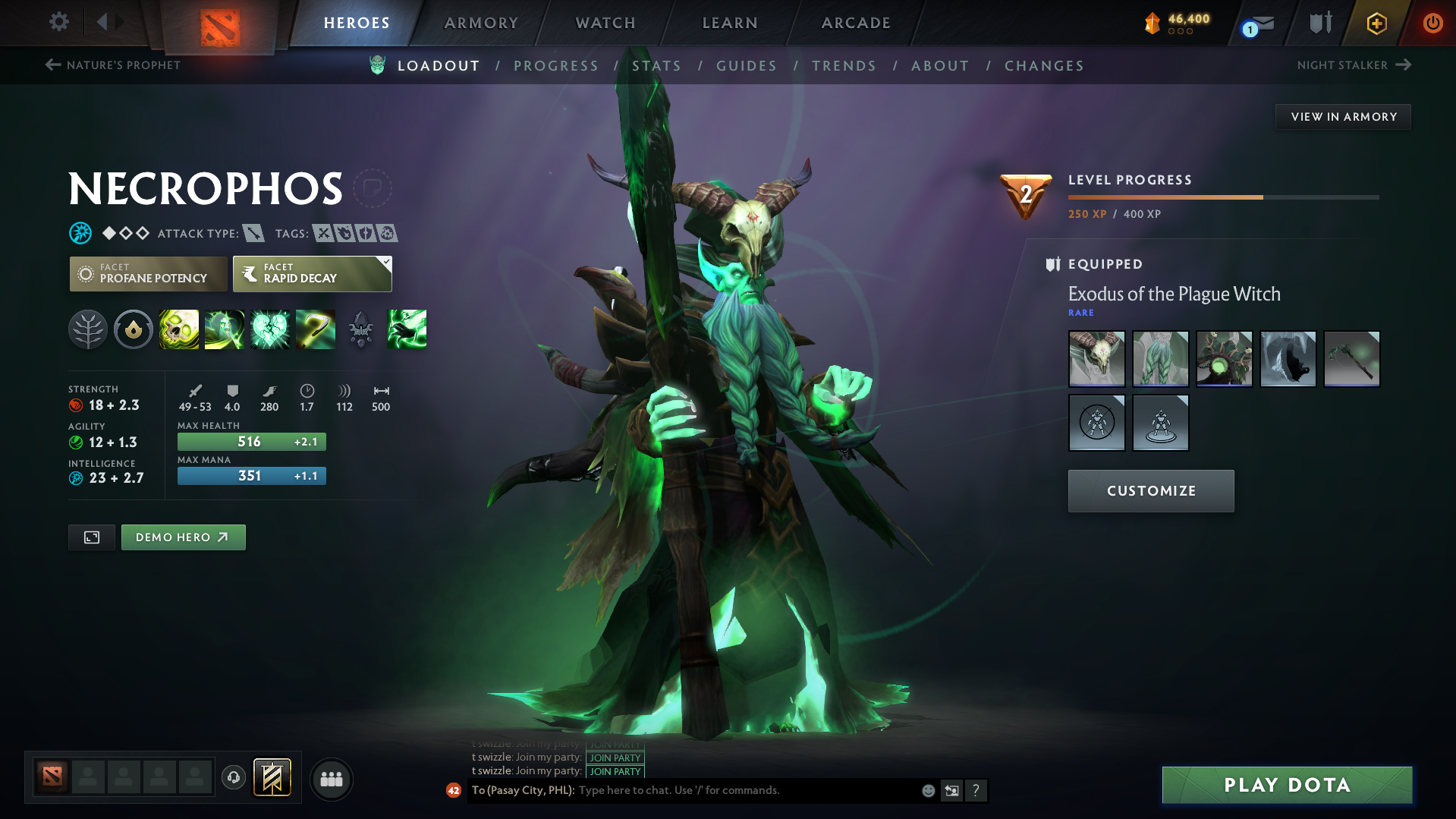Select the ram skull item thumbnail

[1096, 358]
